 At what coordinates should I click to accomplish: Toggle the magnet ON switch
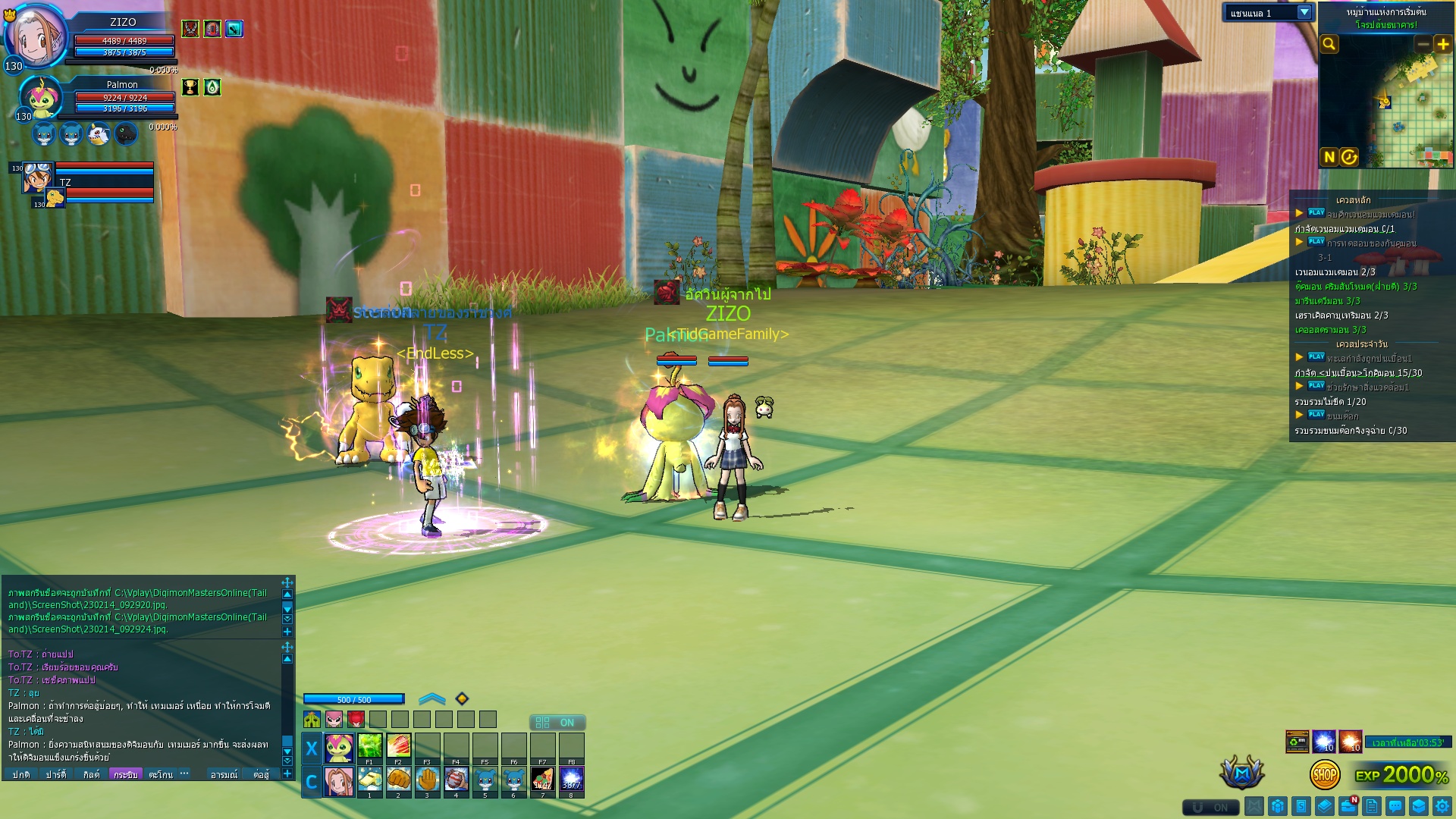[1211, 807]
